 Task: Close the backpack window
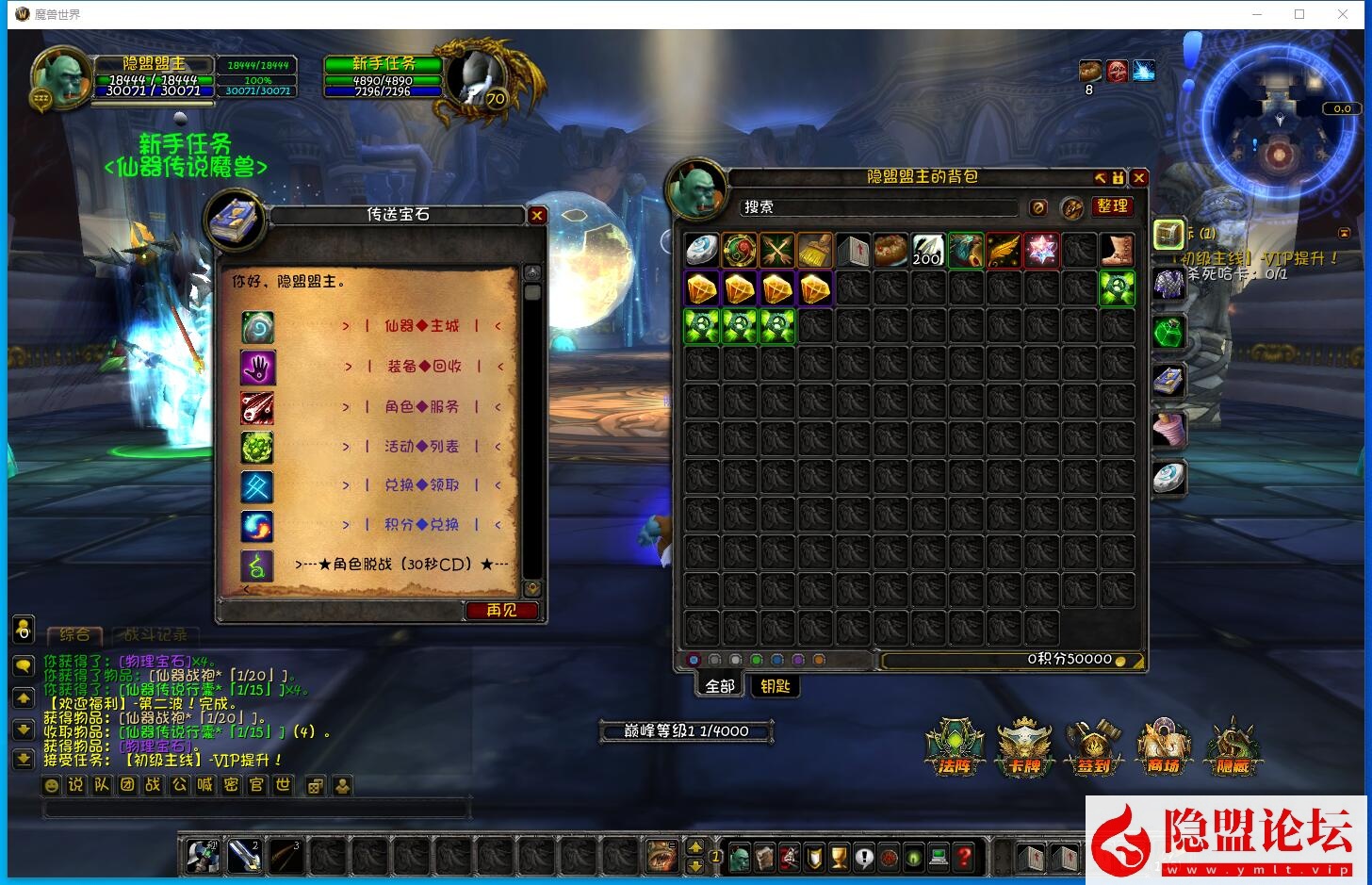click(x=1139, y=177)
